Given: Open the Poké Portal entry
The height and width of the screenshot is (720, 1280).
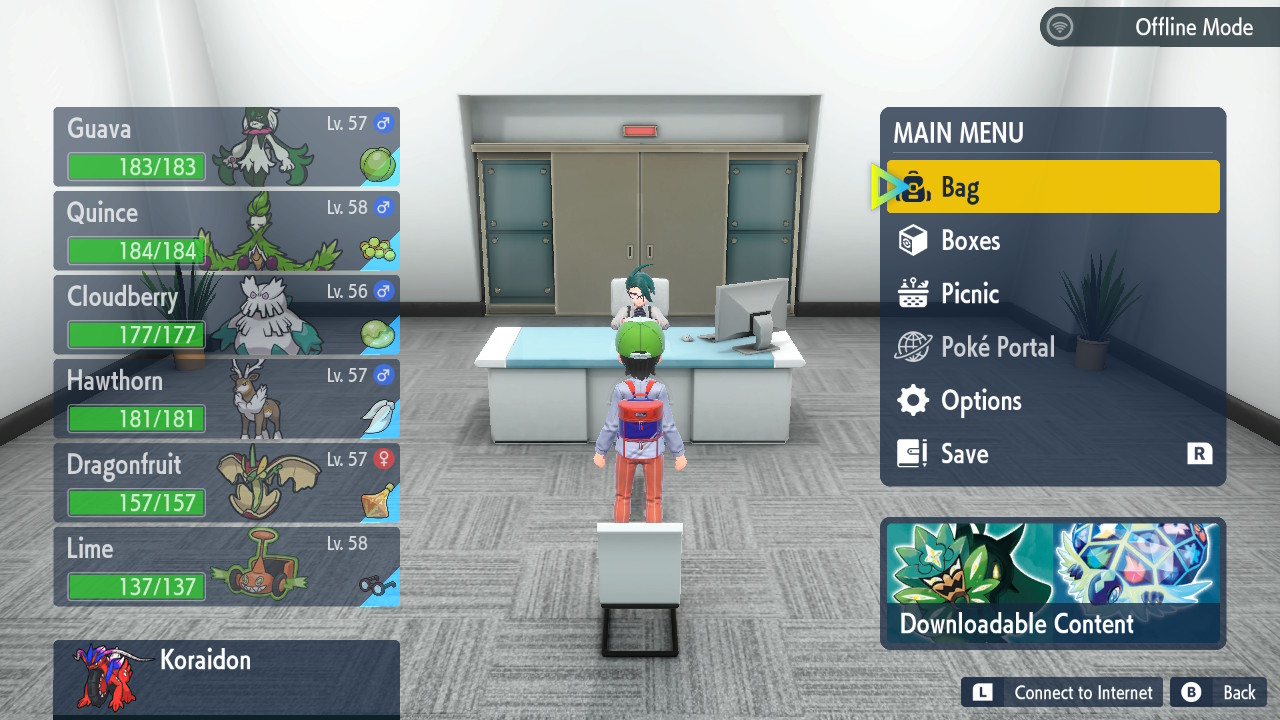Looking at the screenshot, I should 1052,347.
